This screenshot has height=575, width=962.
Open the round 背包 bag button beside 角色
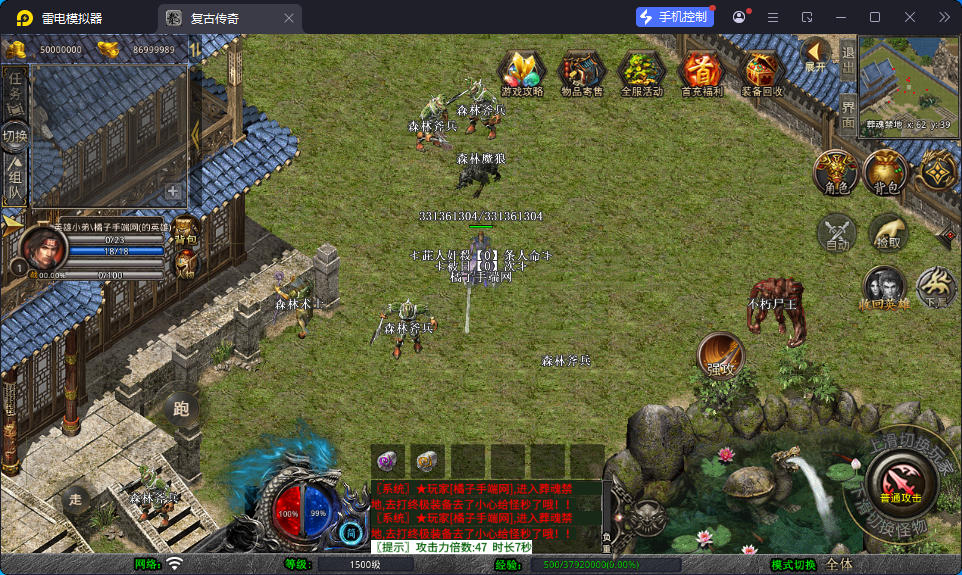[x=885, y=172]
